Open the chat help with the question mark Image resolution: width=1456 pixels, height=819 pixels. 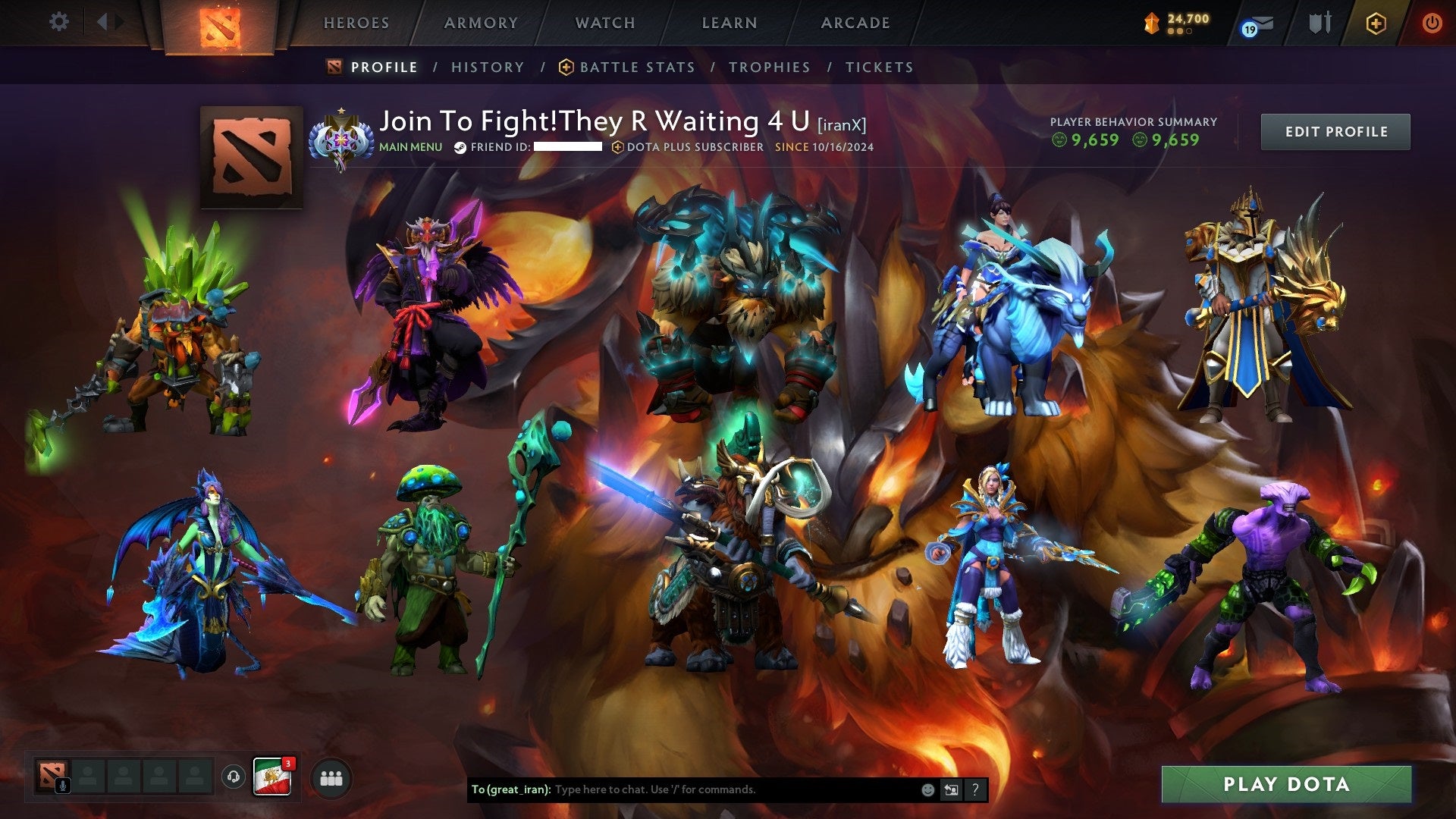click(974, 789)
